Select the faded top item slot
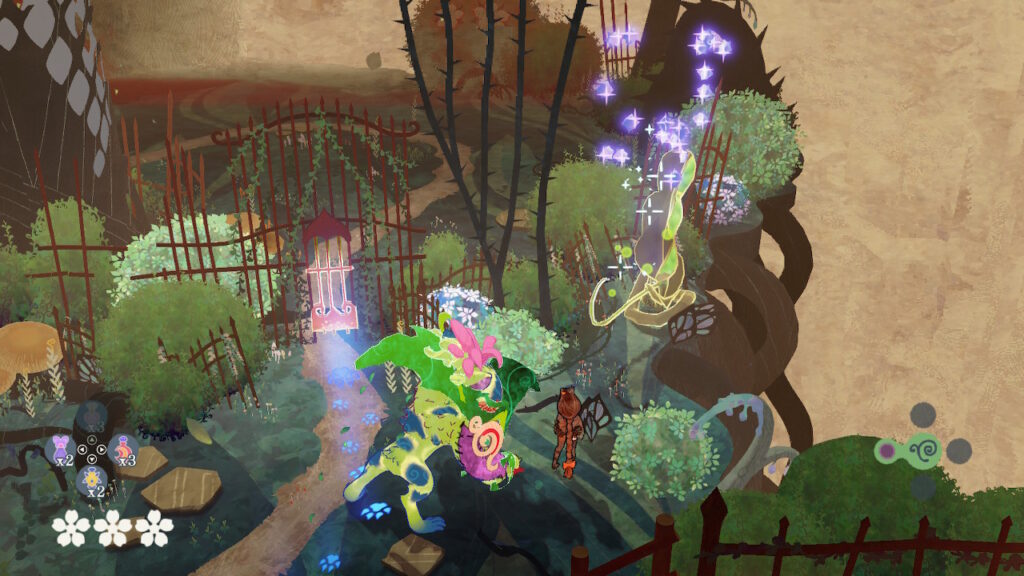Viewport: 1024px width, 576px height. coord(91,417)
